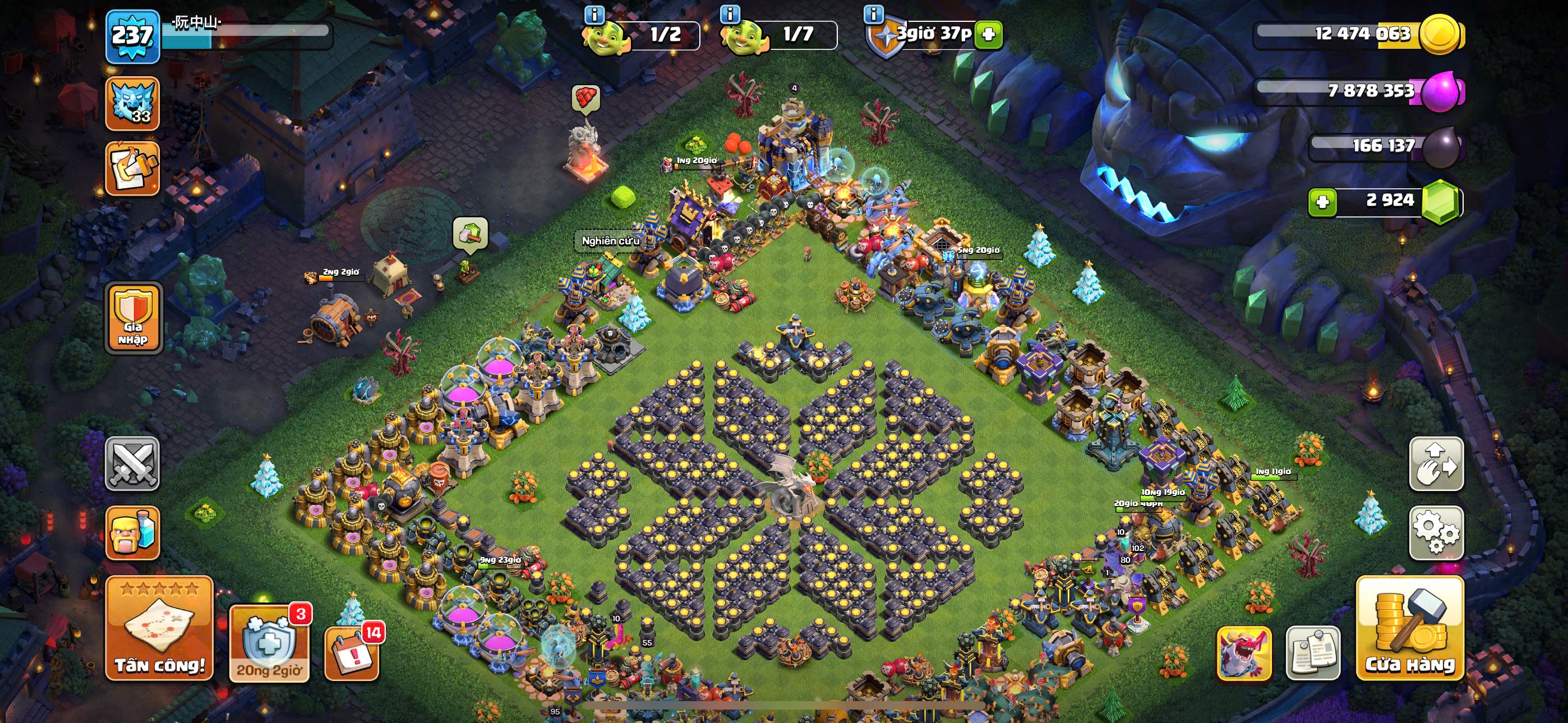Screen dimensions: 1568x723
Task: Show builder info for 1/7 counter
Action: (x=730, y=13)
